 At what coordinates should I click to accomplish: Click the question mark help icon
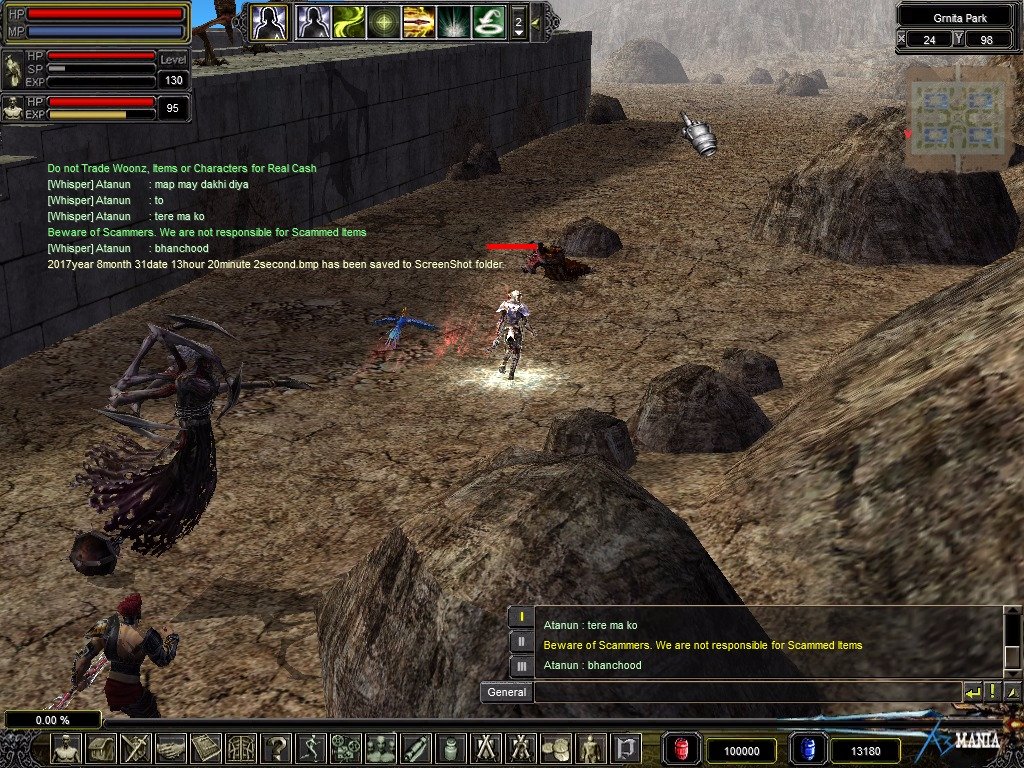coord(275,748)
